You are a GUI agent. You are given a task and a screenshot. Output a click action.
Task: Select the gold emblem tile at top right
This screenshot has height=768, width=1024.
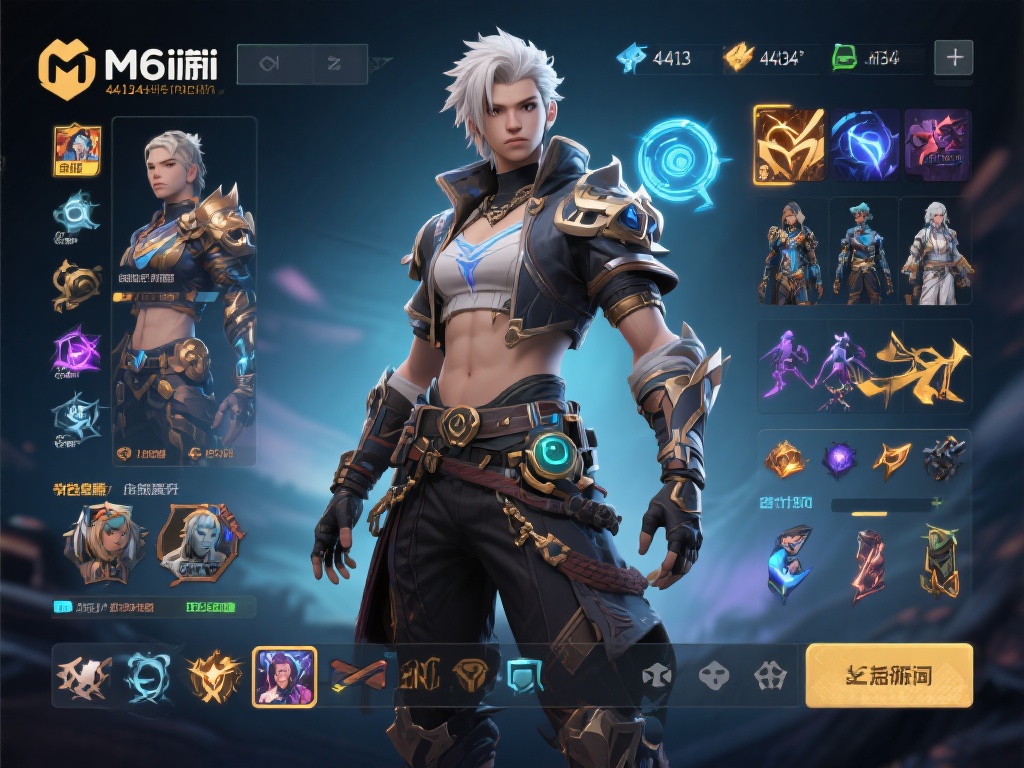[x=788, y=145]
